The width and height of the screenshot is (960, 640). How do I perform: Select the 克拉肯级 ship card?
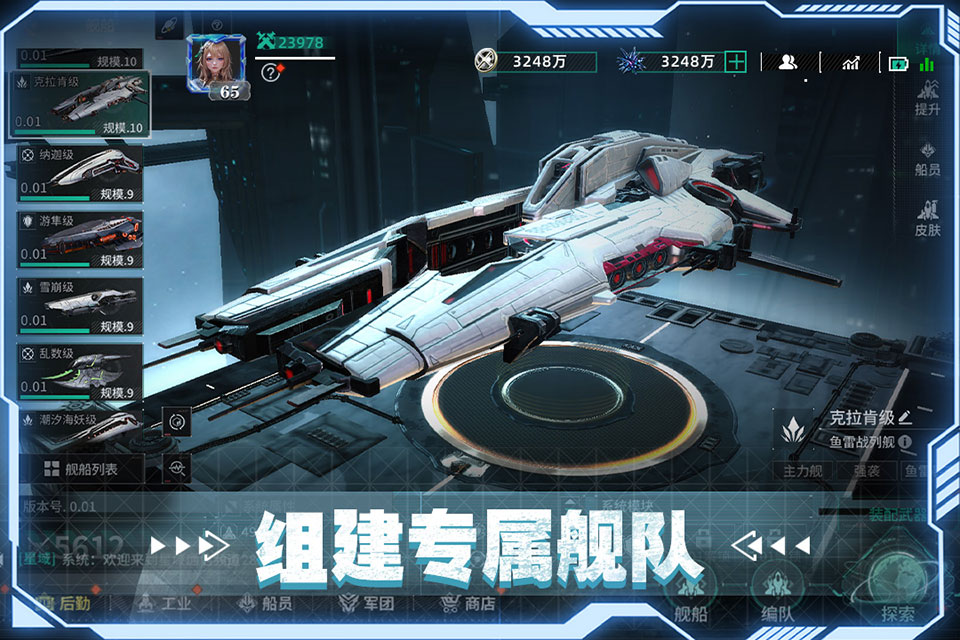tap(80, 104)
